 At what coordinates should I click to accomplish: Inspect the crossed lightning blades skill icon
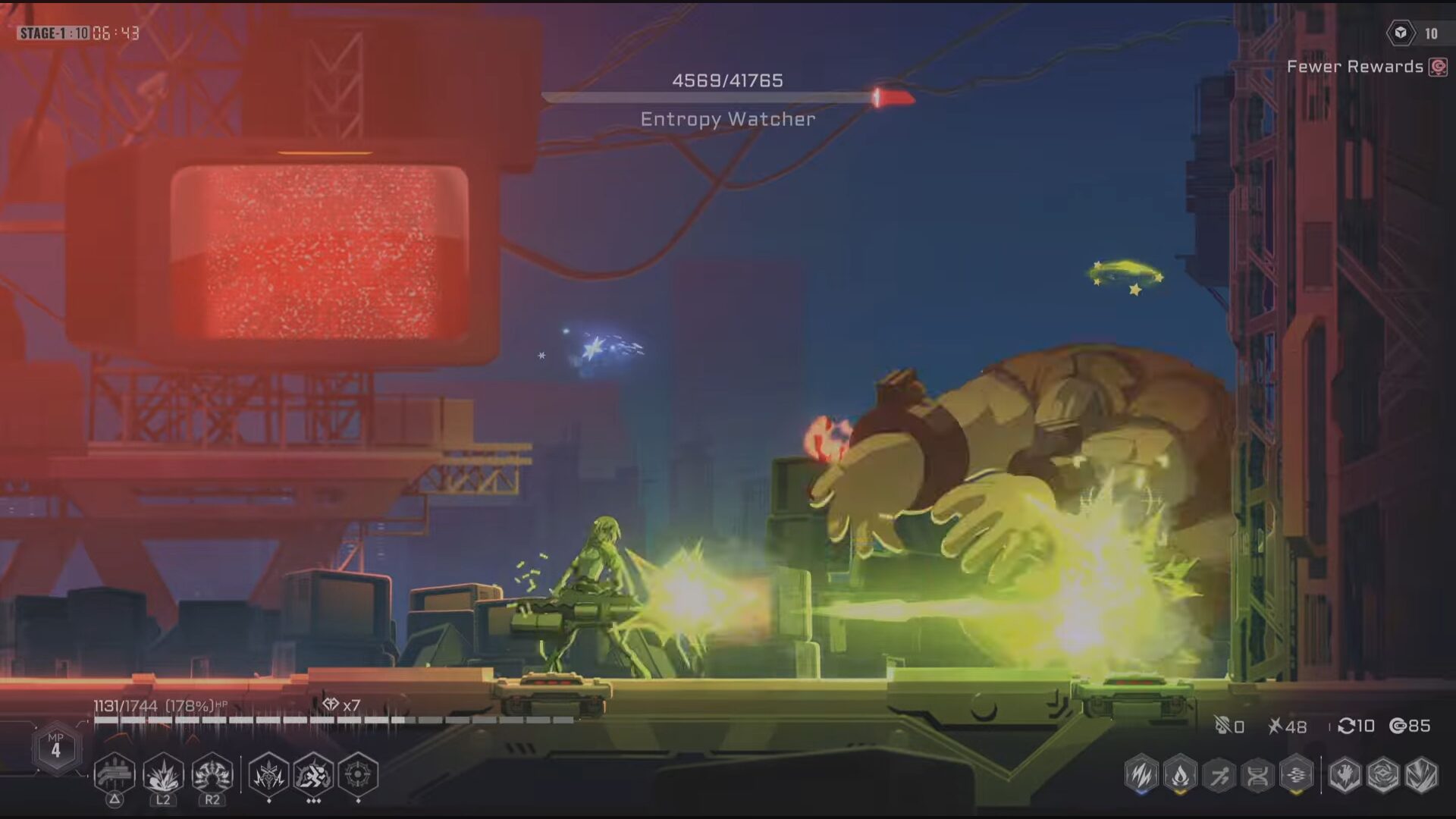(x=268, y=774)
